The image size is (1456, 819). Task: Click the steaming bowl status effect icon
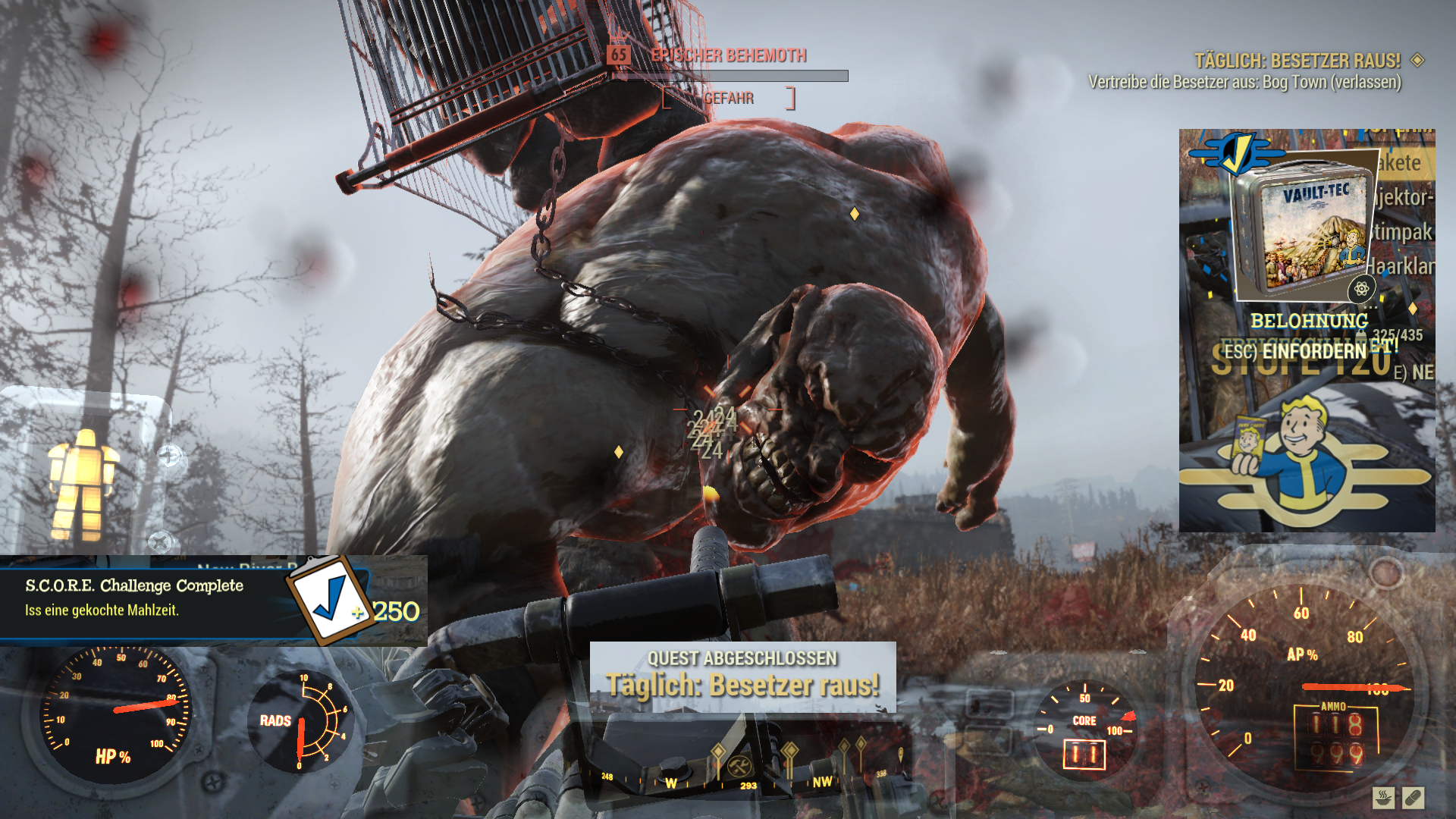[1383, 798]
